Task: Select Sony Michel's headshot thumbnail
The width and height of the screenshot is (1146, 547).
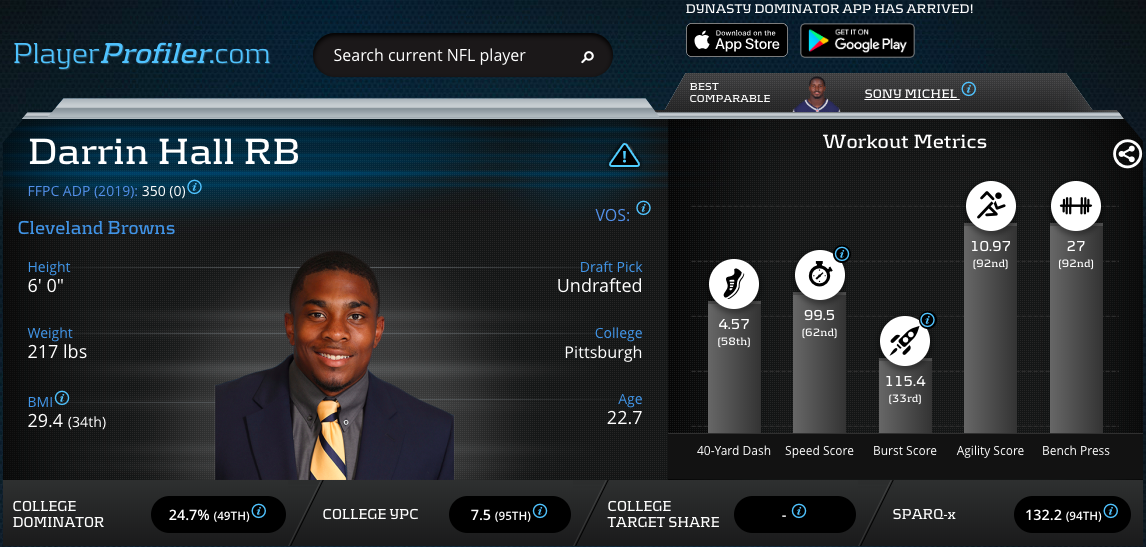Action: [817, 94]
